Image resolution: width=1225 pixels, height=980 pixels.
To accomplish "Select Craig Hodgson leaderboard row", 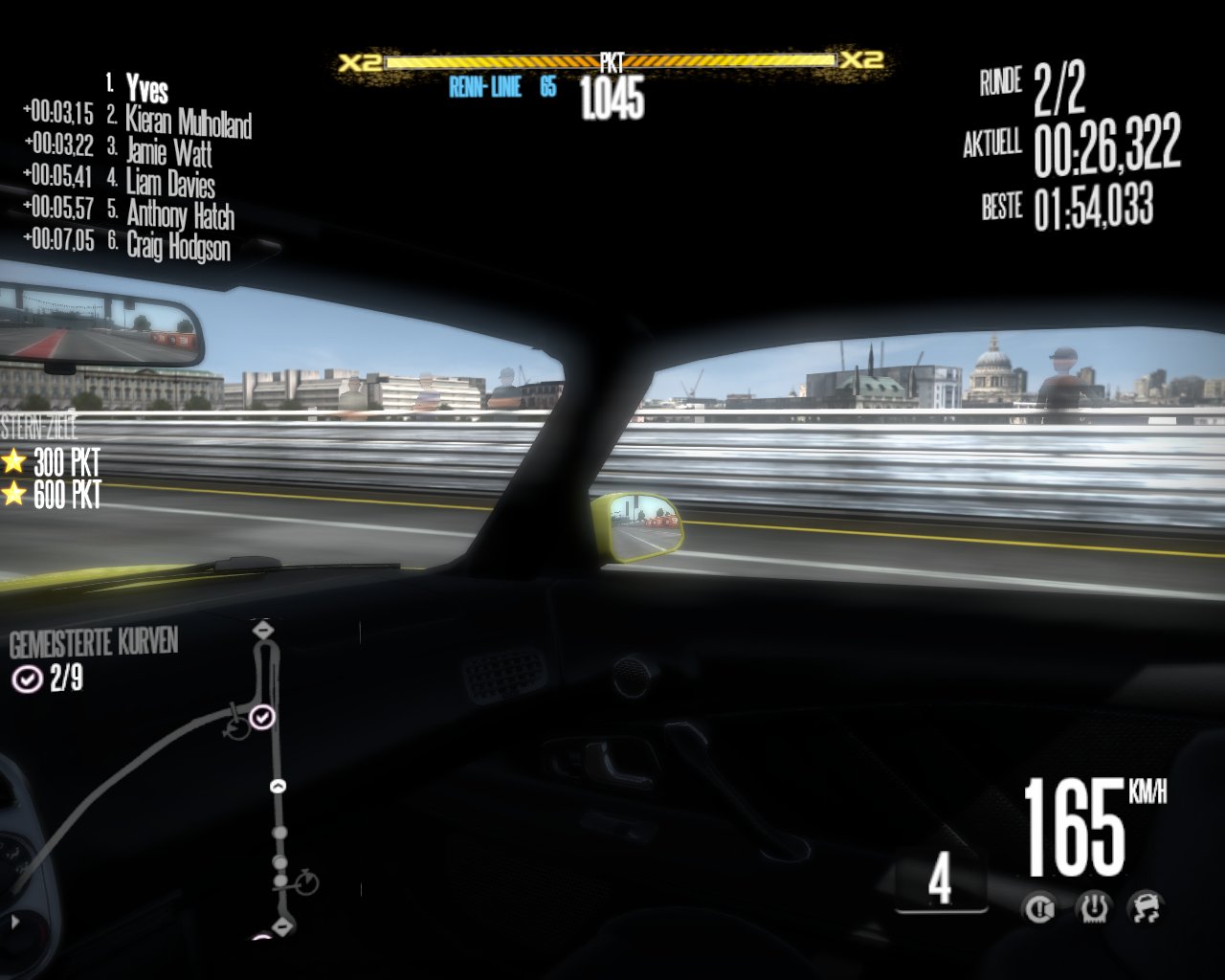I will [x=178, y=246].
